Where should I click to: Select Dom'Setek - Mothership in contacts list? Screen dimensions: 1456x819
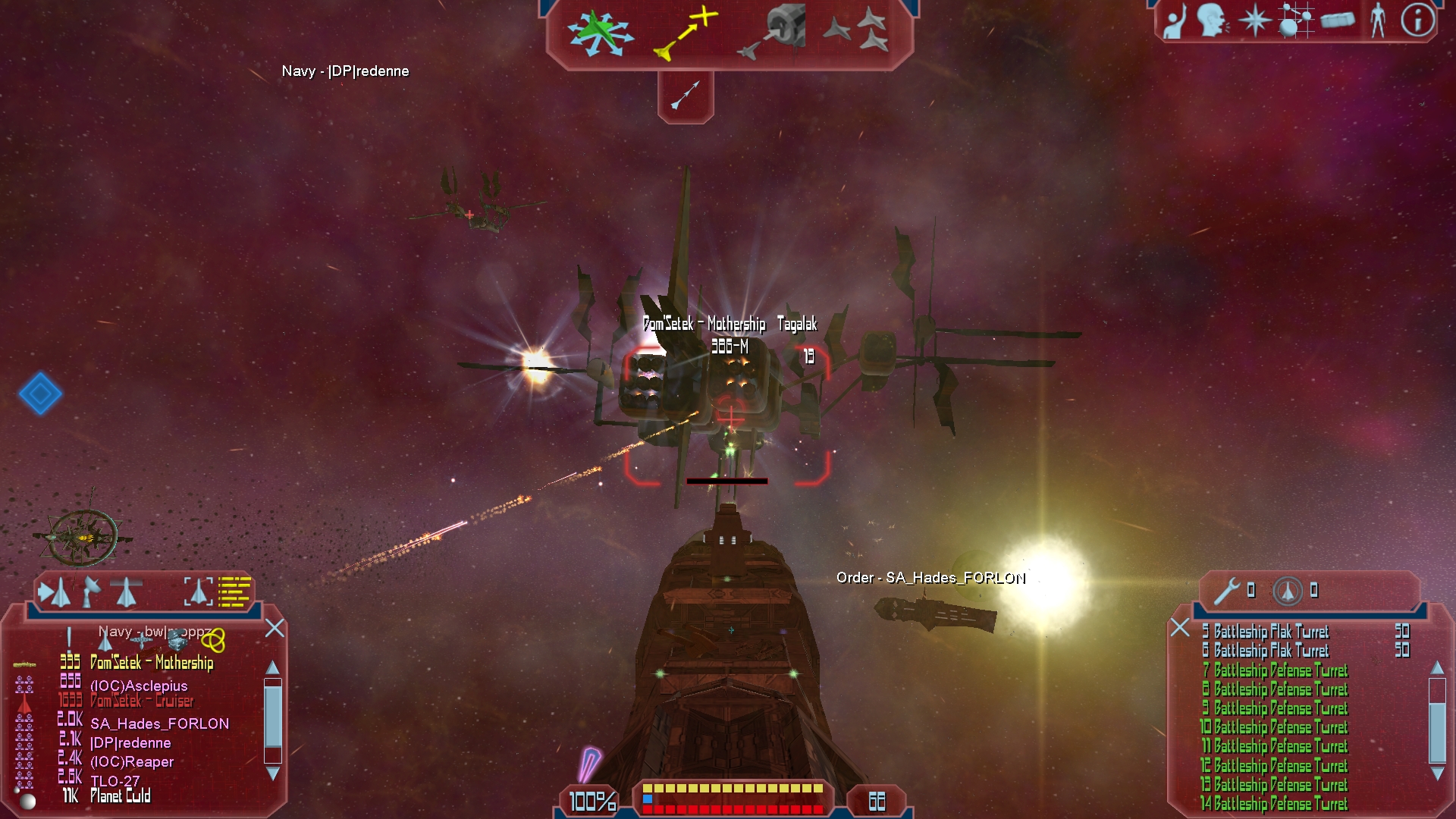(x=152, y=663)
